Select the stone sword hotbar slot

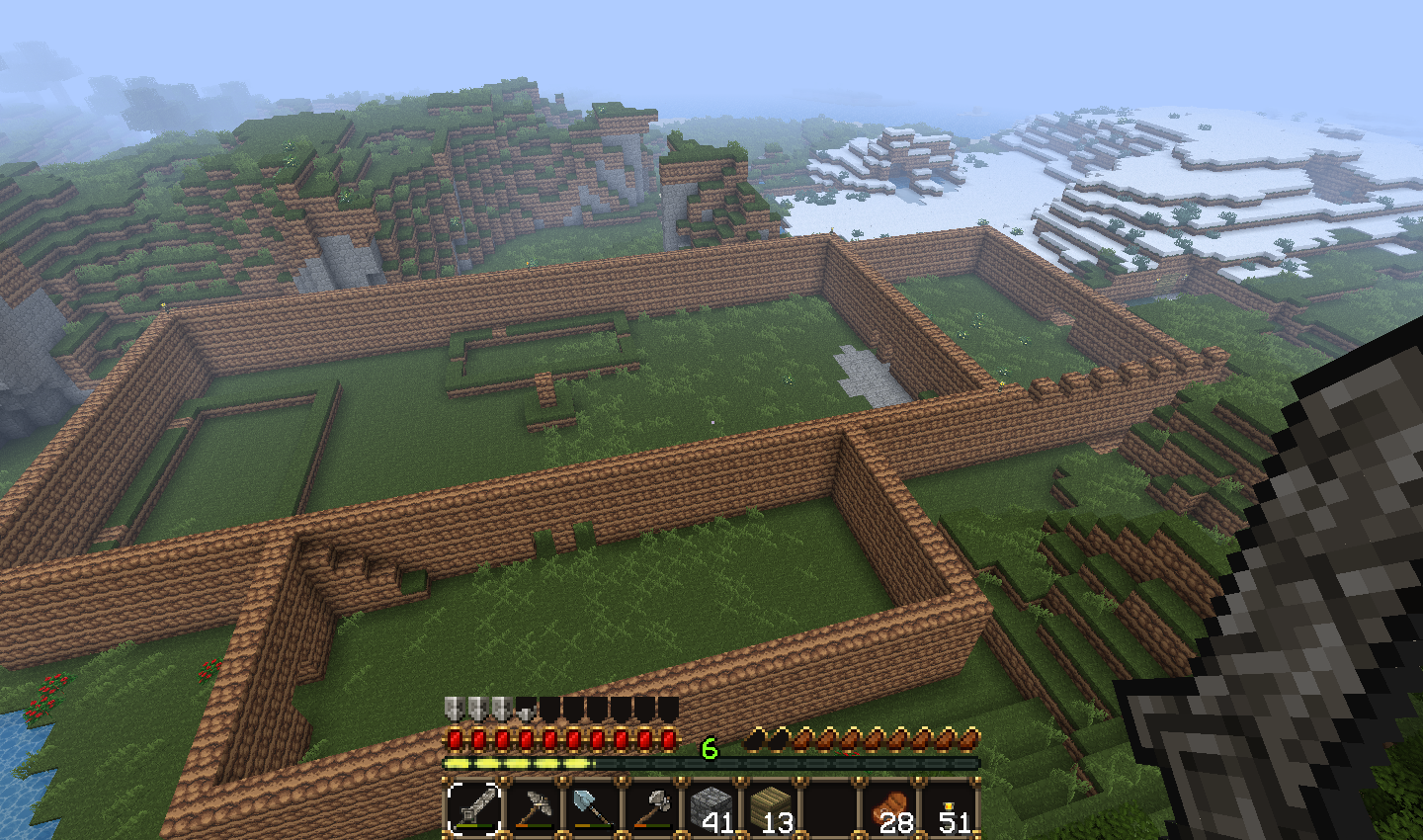pos(474,808)
